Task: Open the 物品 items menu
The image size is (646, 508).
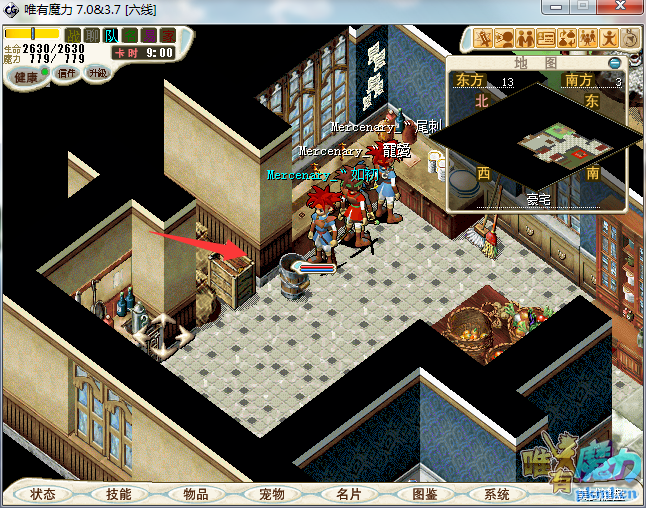Action: [196, 494]
